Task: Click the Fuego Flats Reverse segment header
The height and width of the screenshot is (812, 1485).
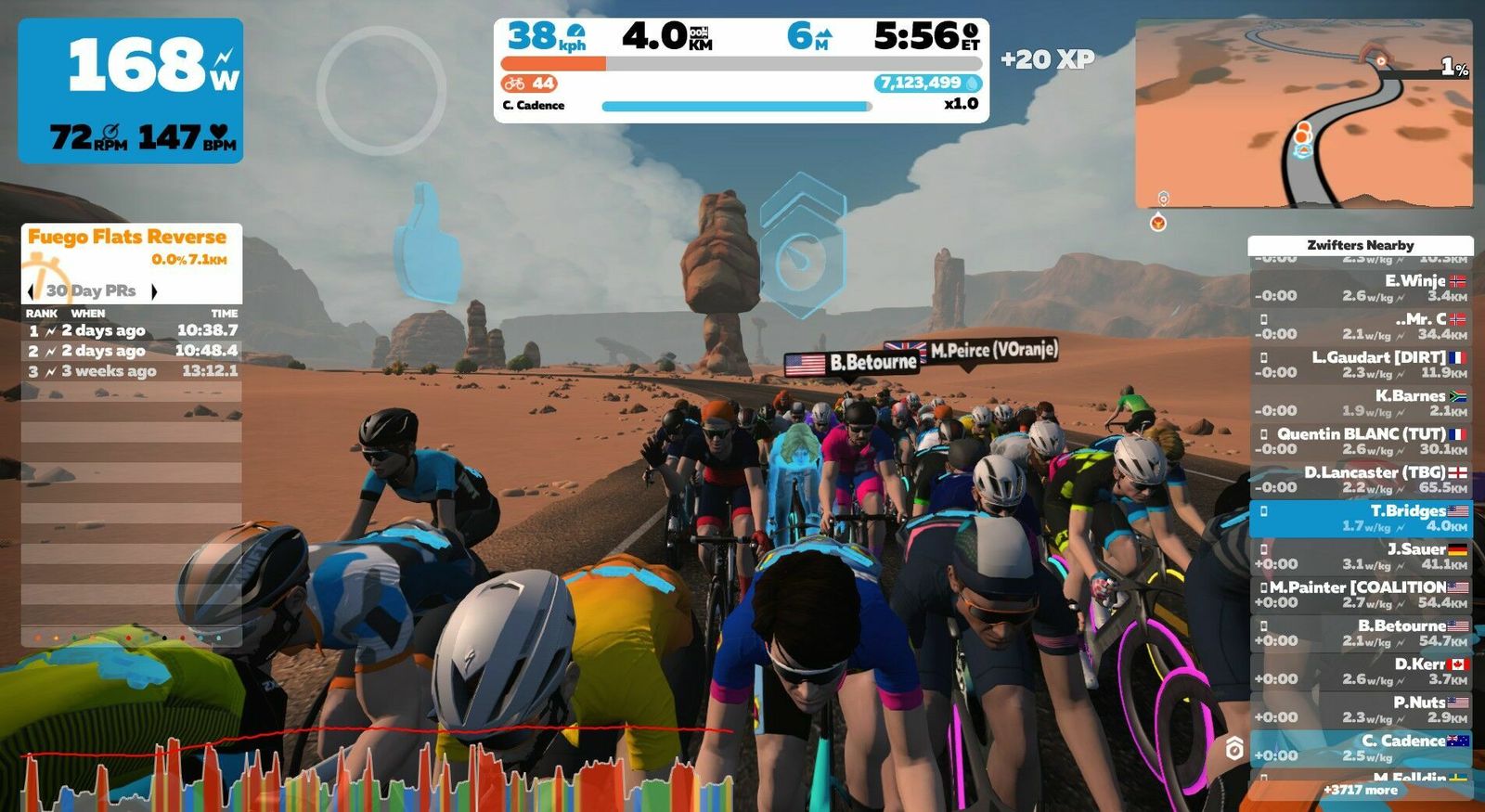Action: [127, 238]
